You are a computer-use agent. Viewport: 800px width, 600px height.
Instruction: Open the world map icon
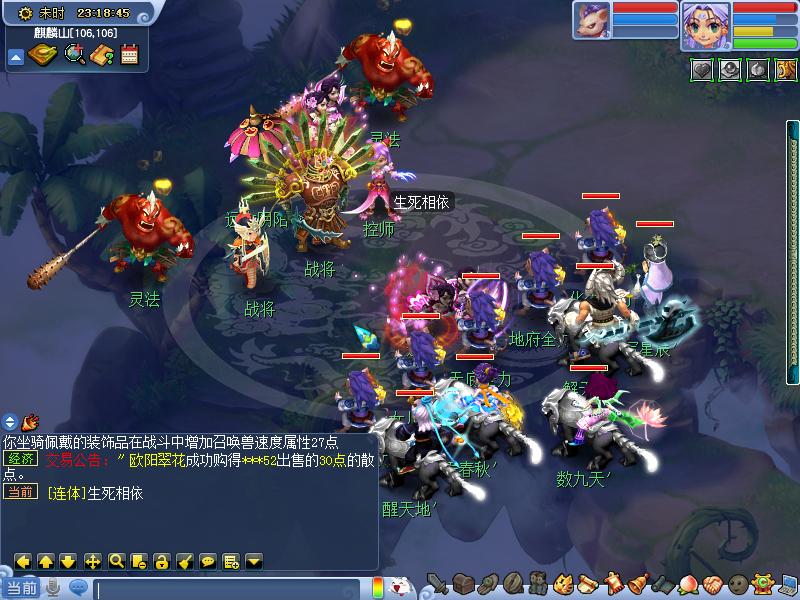pos(43,54)
